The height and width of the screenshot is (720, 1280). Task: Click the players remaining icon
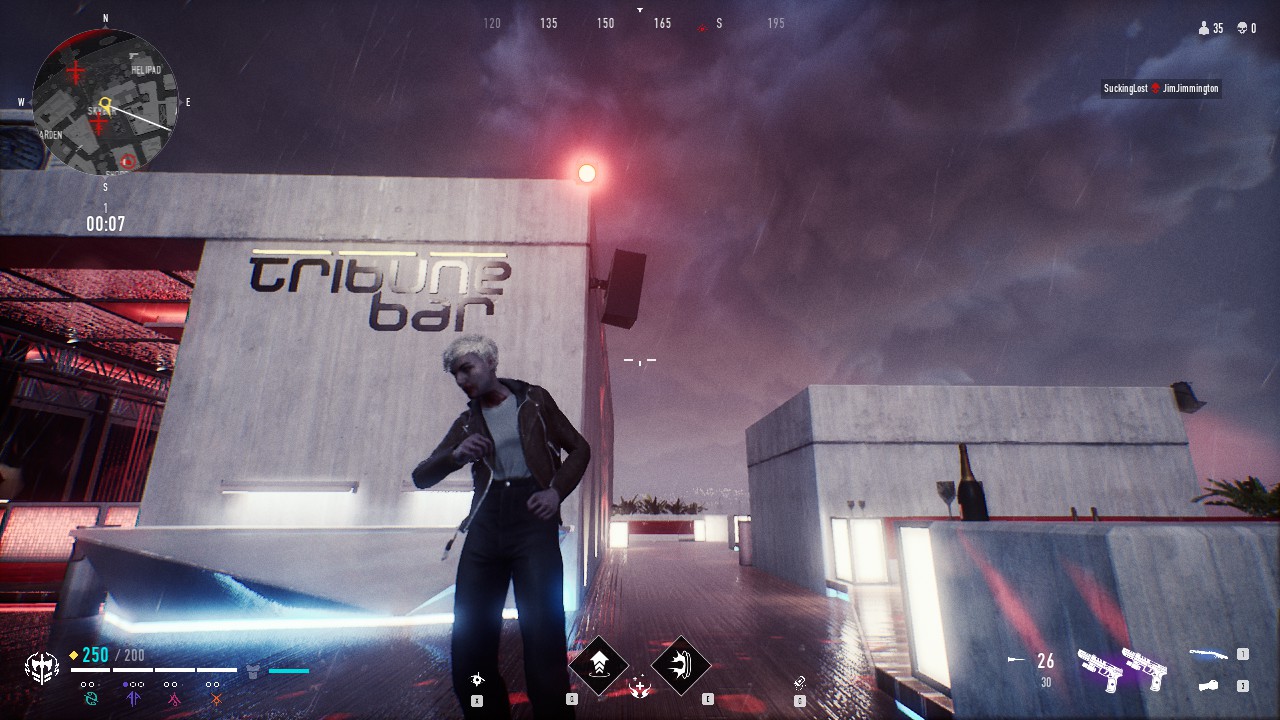(x=1203, y=29)
